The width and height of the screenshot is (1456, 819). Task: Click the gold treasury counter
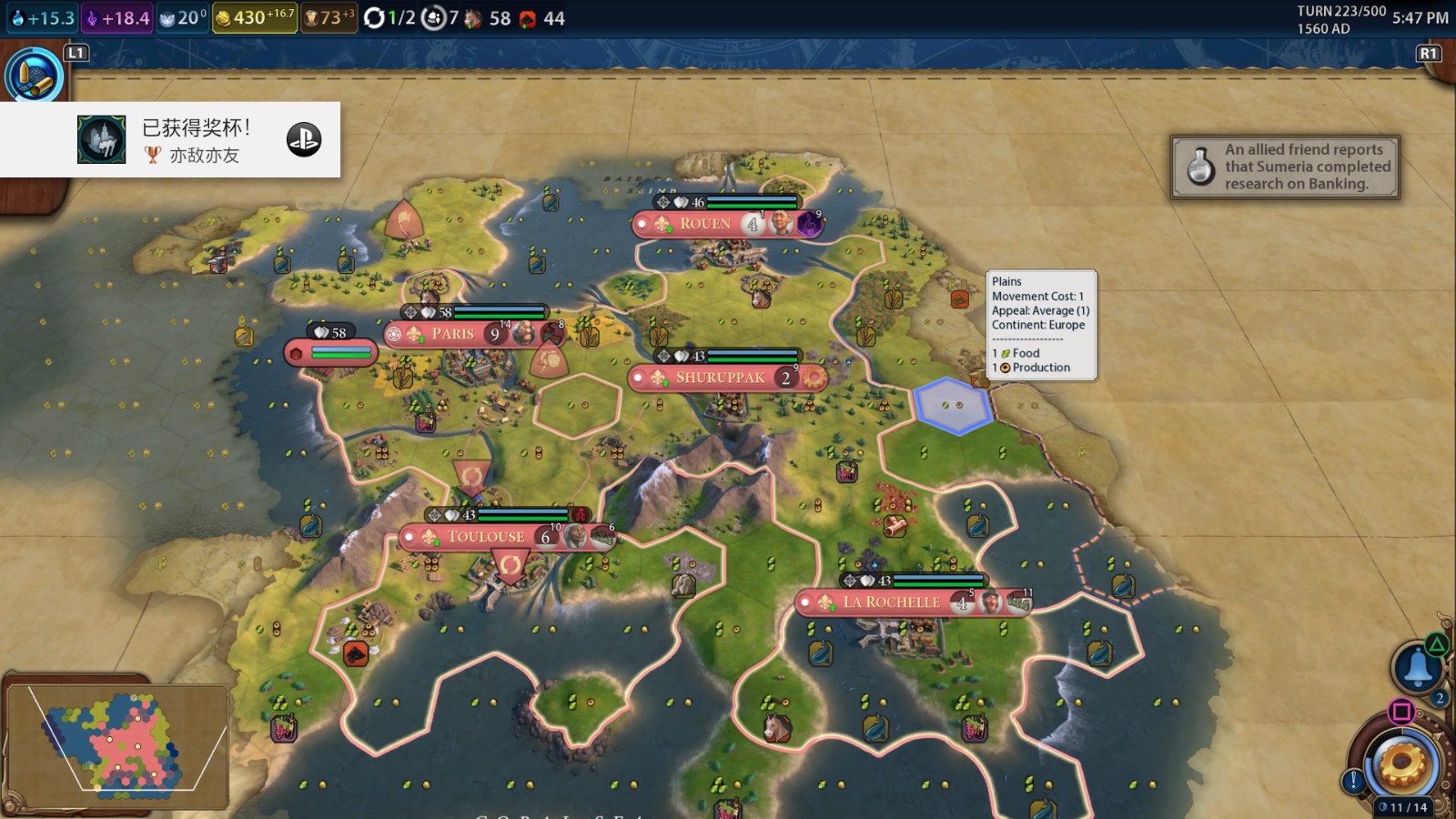(255, 18)
